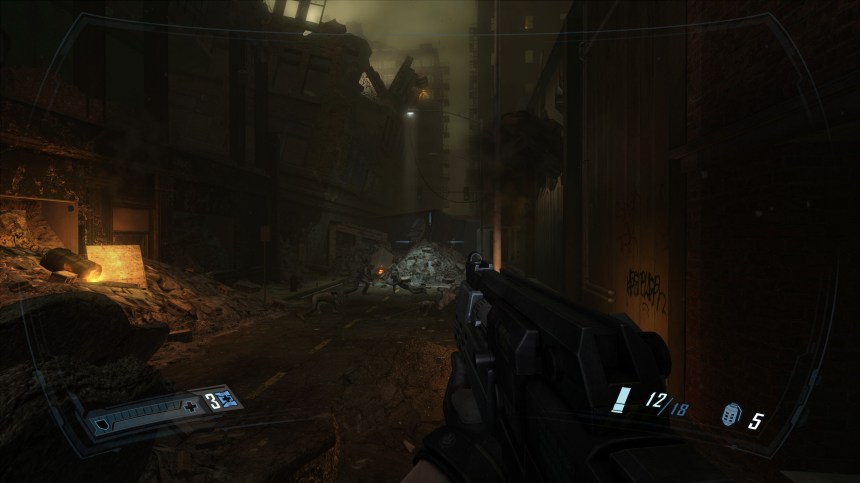Click the armor shield icon
Image resolution: width=860 pixels, height=483 pixels.
101,424
